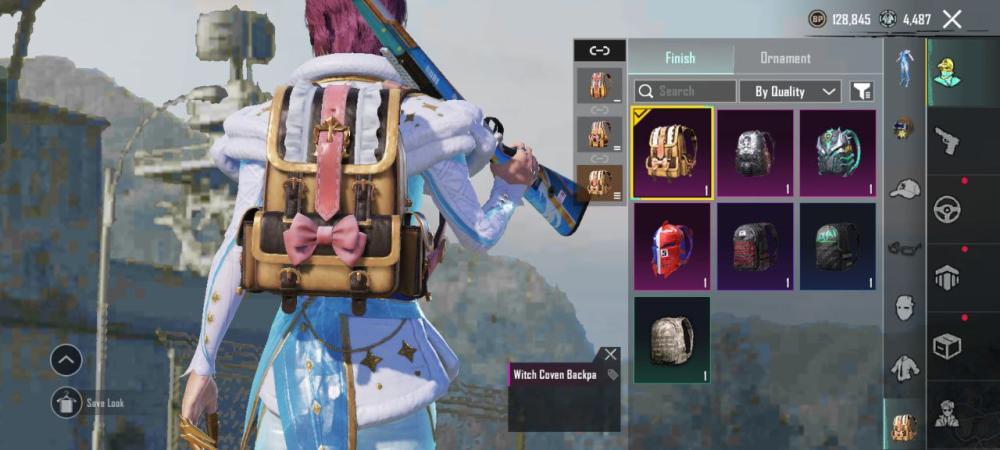Select the gold Witch Coven backpack finish
The height and width of the screenshot is (450, 1000).
coord(672,153)
